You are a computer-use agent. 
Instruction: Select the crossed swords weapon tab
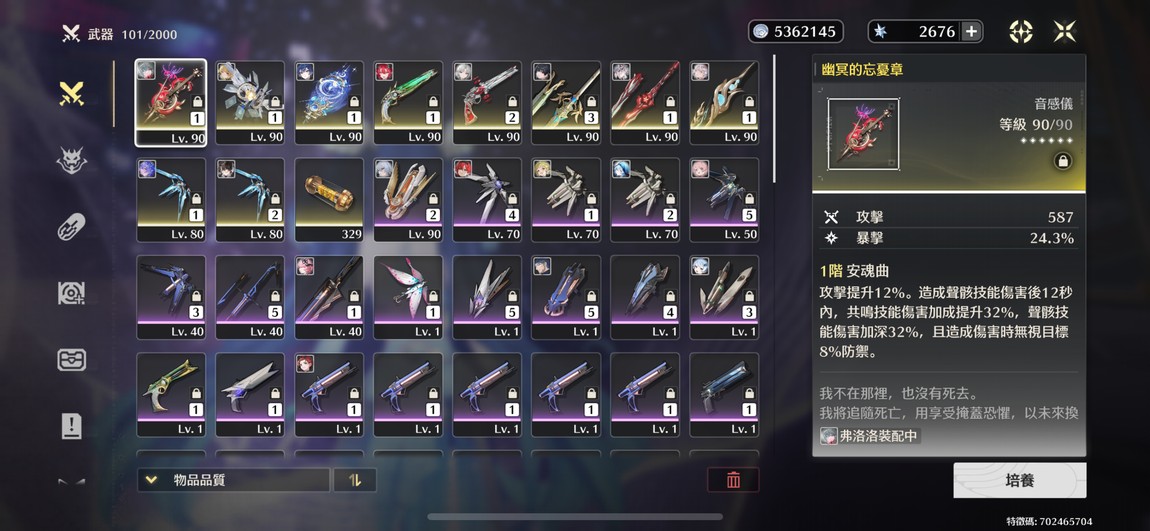(x=71, y=95)
